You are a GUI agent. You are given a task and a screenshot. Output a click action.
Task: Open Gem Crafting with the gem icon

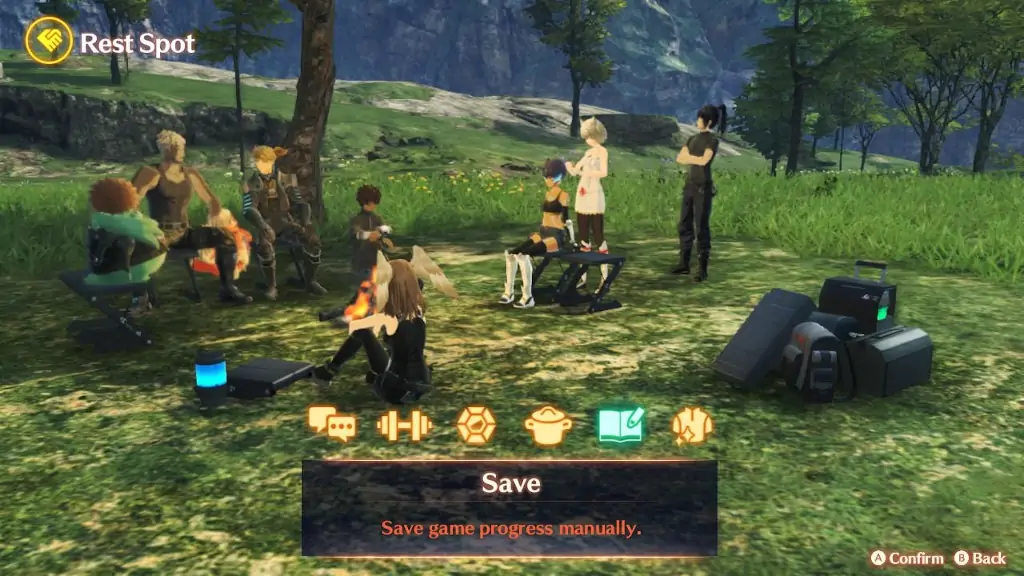(x=476, y=425)
